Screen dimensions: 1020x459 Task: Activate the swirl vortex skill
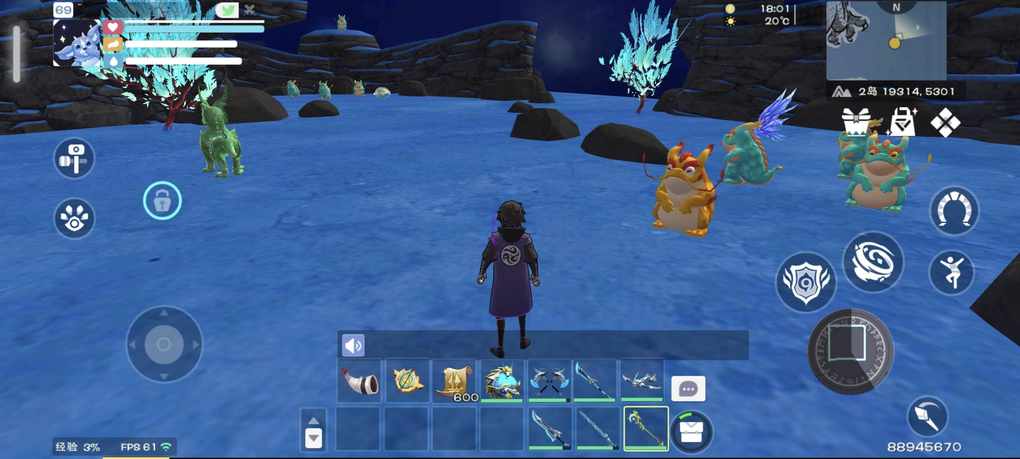pyautogui.click(x=873, y=262)
